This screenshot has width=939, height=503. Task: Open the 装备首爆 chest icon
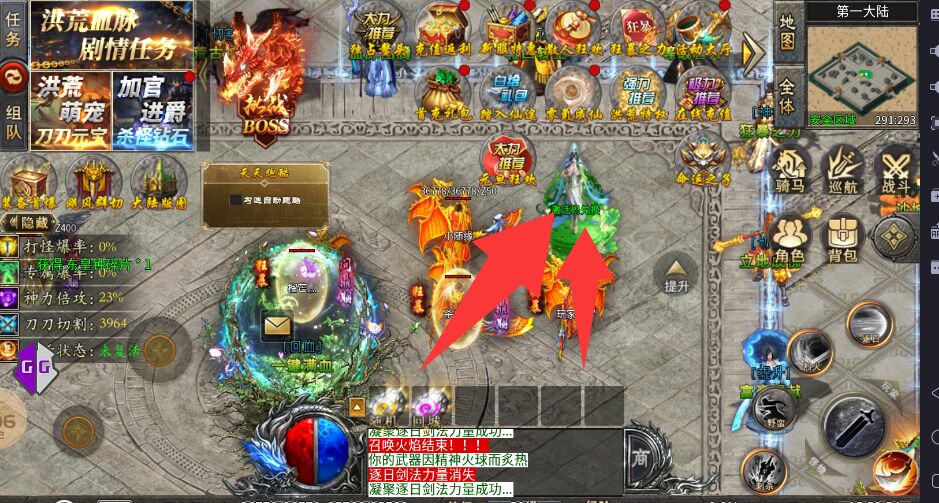[x=28, y=183]
